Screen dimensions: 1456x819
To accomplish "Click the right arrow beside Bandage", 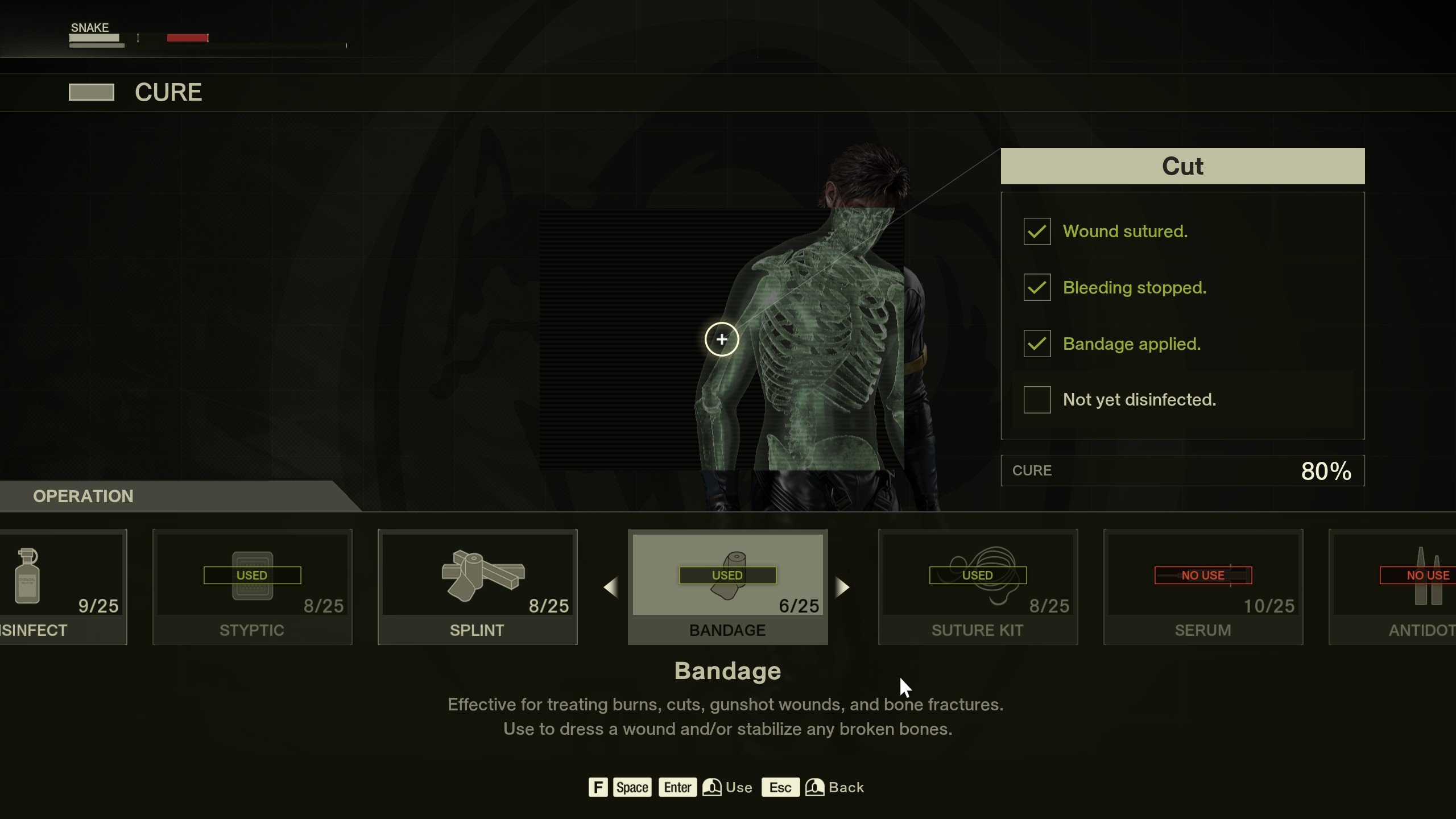I will click(842, 587).
